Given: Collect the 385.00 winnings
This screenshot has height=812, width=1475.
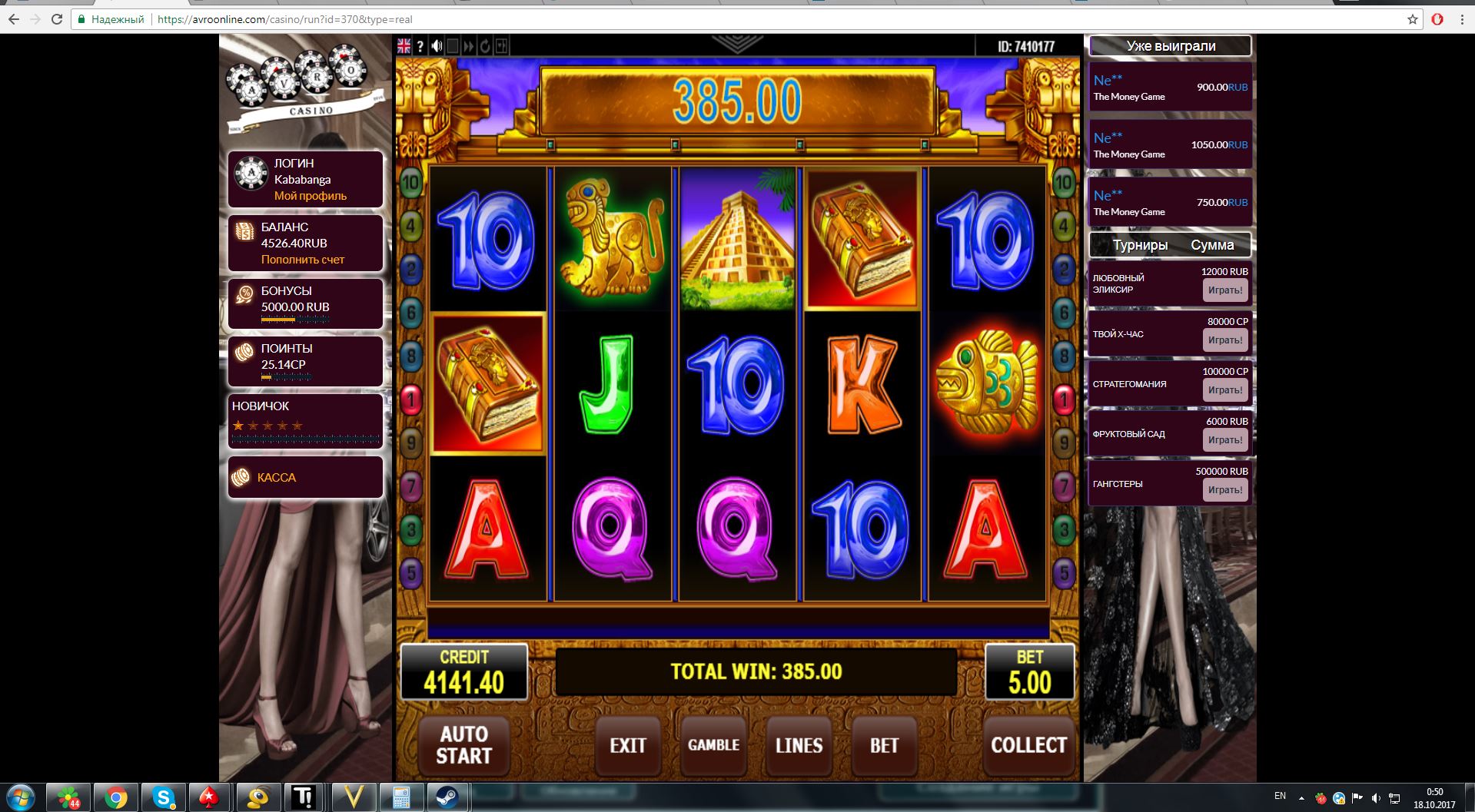Looking at the screenshot, I should [x=1028, y=745].
